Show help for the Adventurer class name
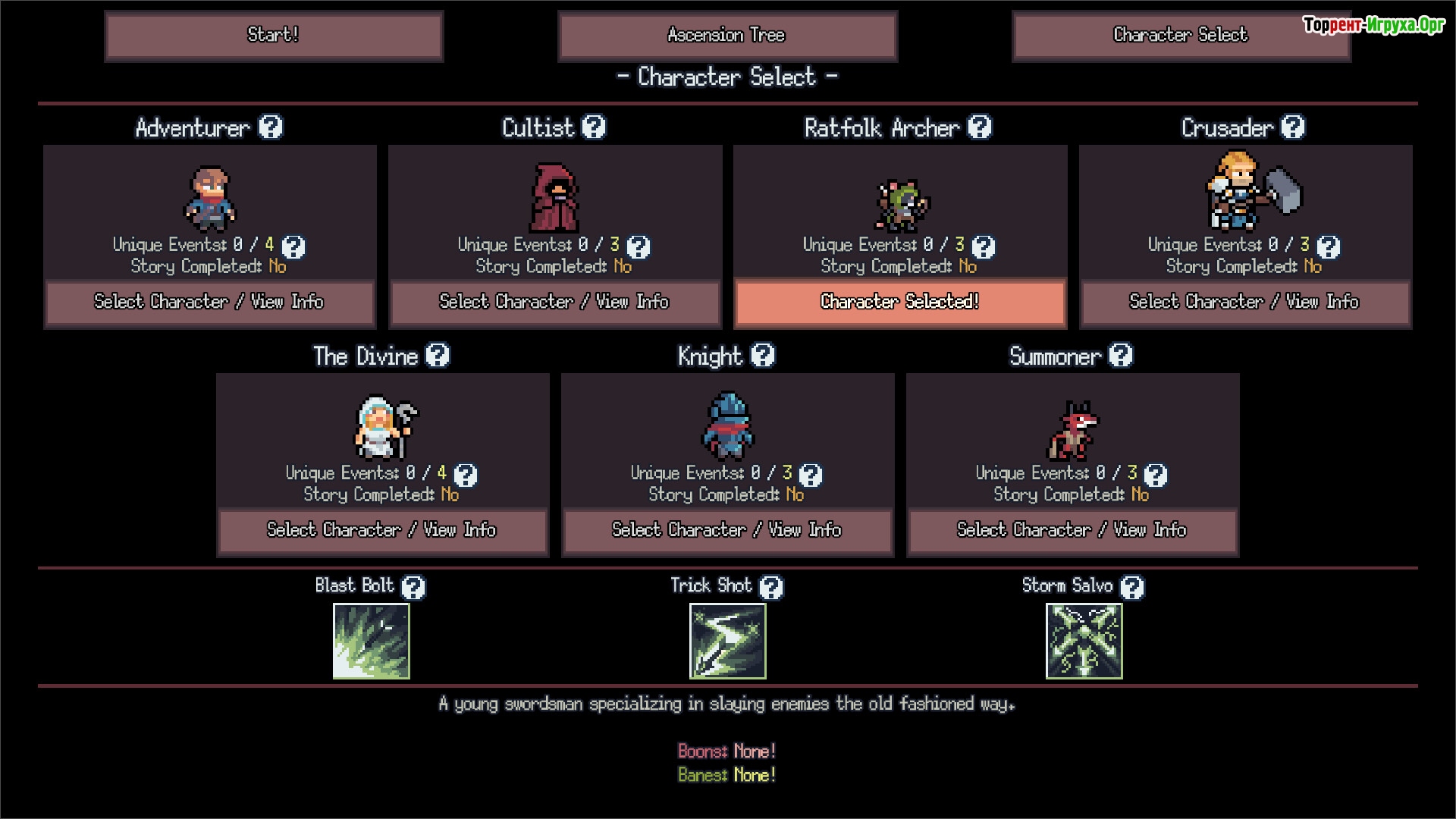The image size is (1456, 819). pos(271,127)
